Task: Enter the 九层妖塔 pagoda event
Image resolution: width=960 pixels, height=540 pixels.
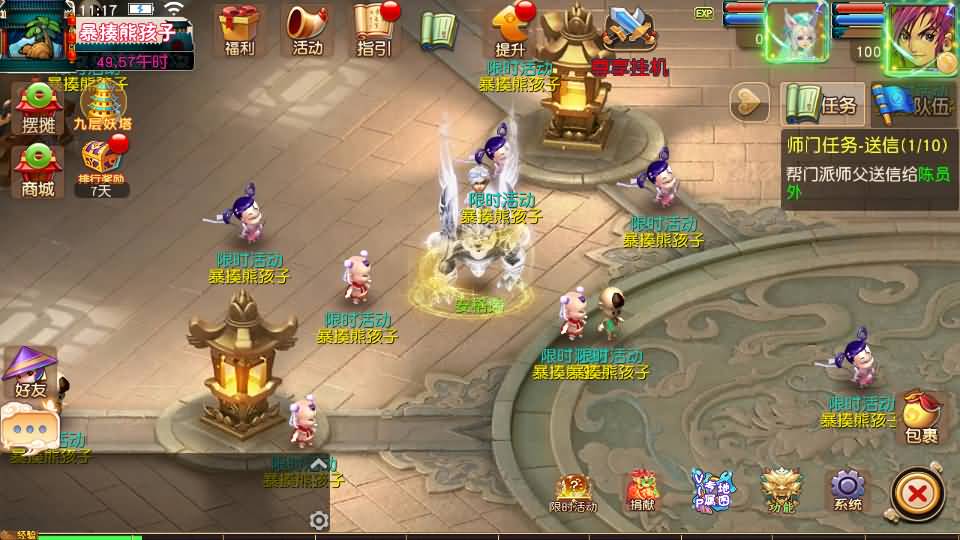Action: point(102,106)
